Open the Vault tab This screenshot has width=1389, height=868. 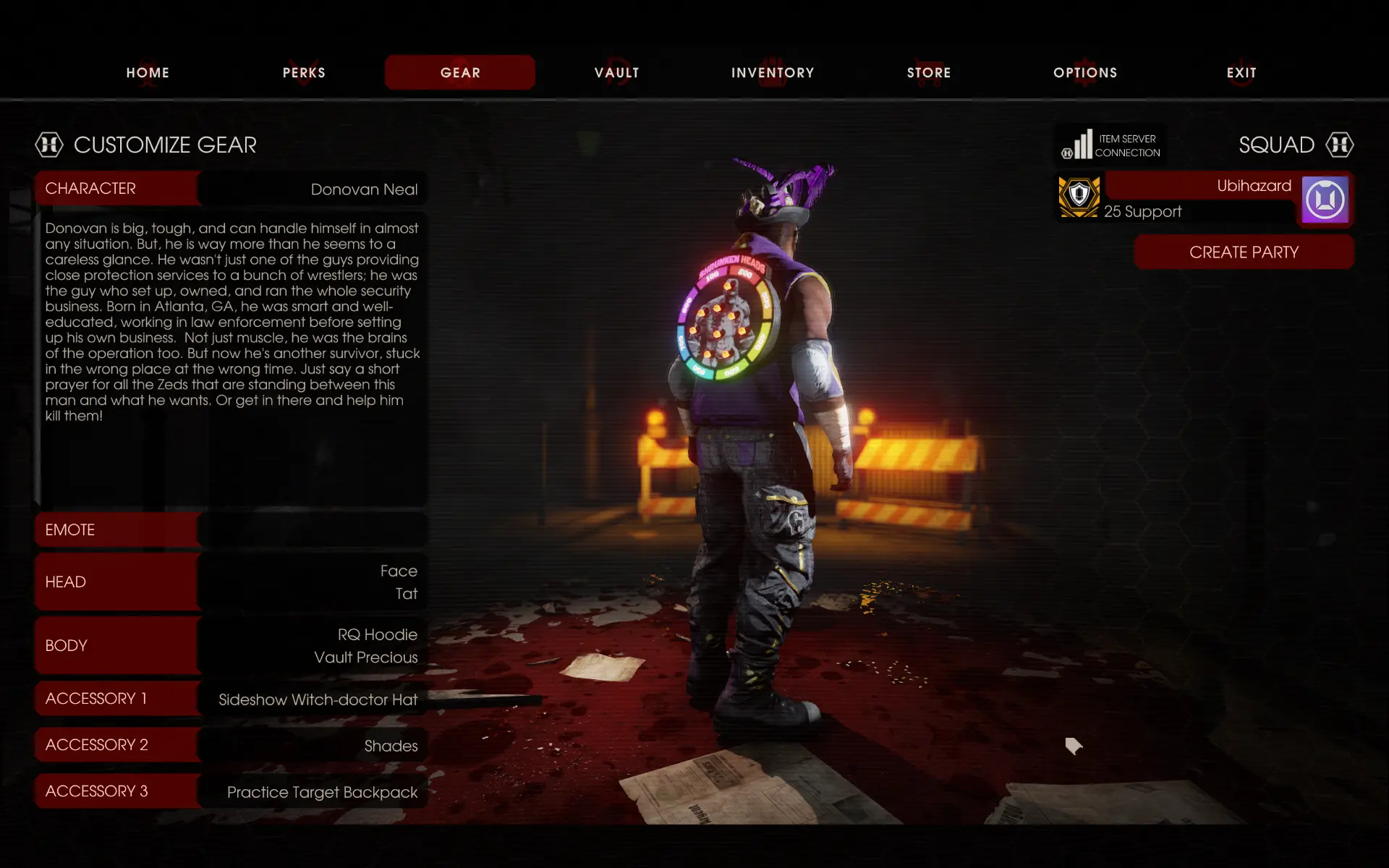[x=616, y=72]
